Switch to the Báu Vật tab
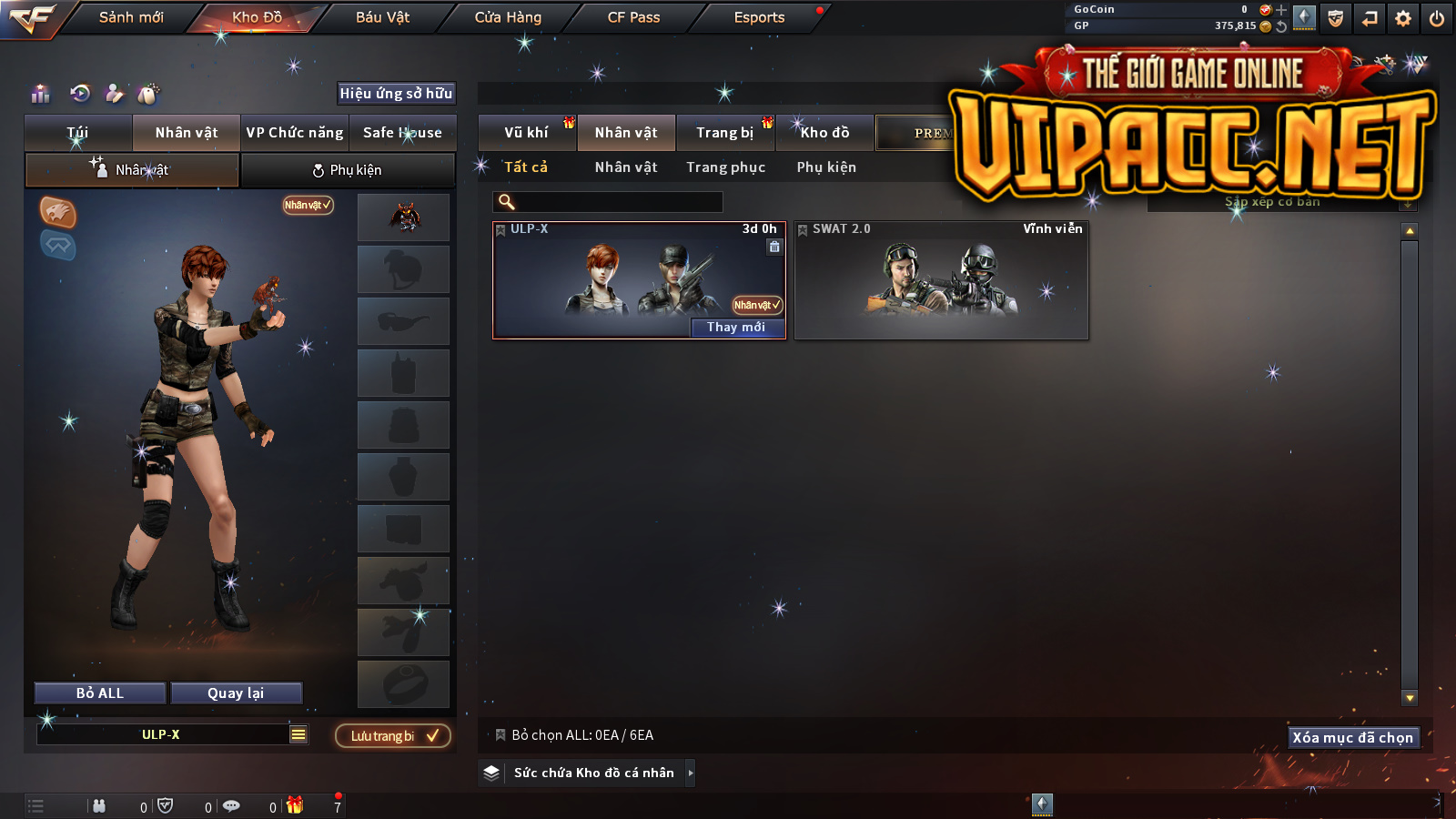Screen dimensions: 1456x819 point(382,17)
